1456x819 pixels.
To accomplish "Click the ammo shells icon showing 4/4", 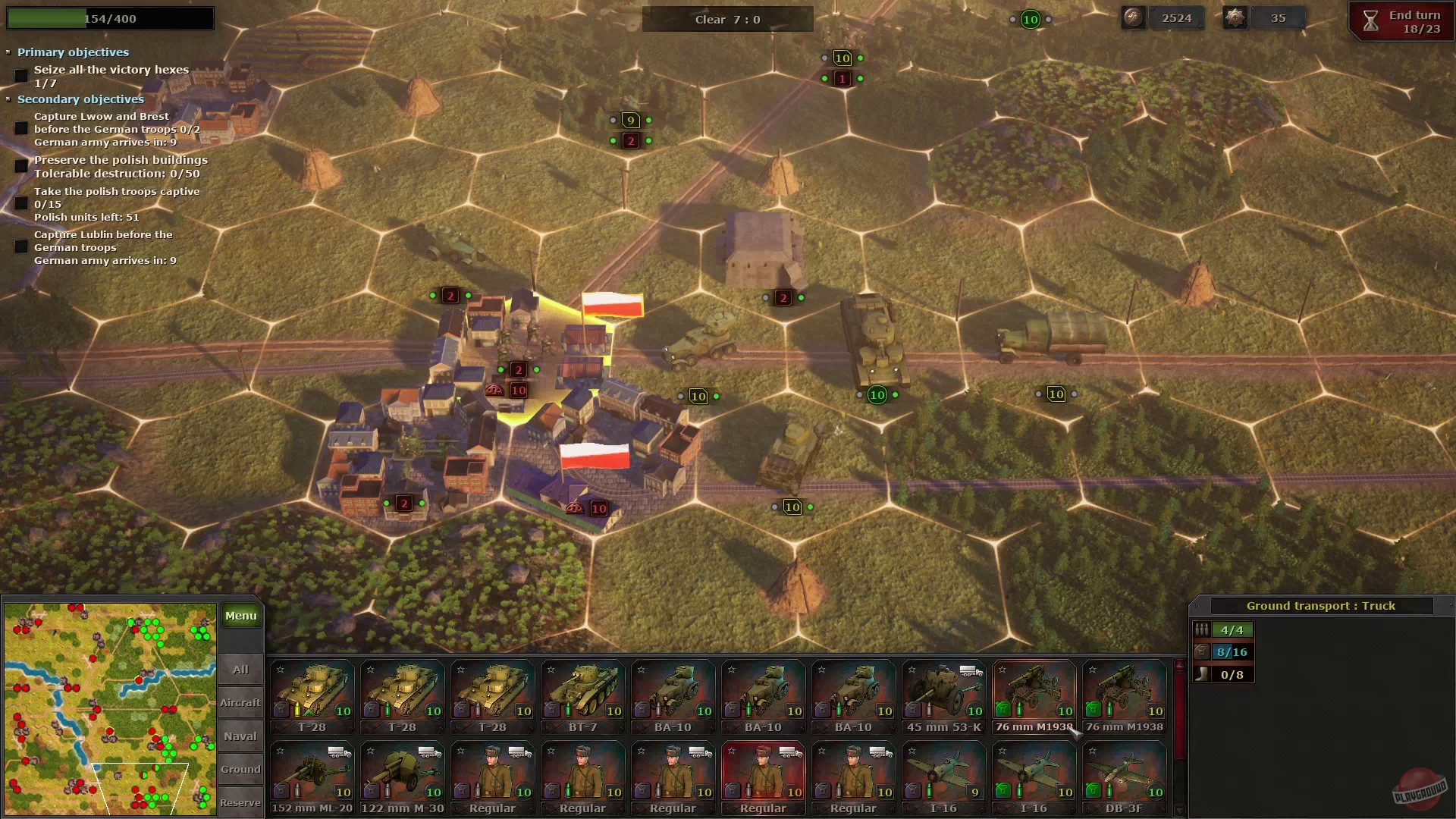I will pyautogui.click(x=1203, y=630).
